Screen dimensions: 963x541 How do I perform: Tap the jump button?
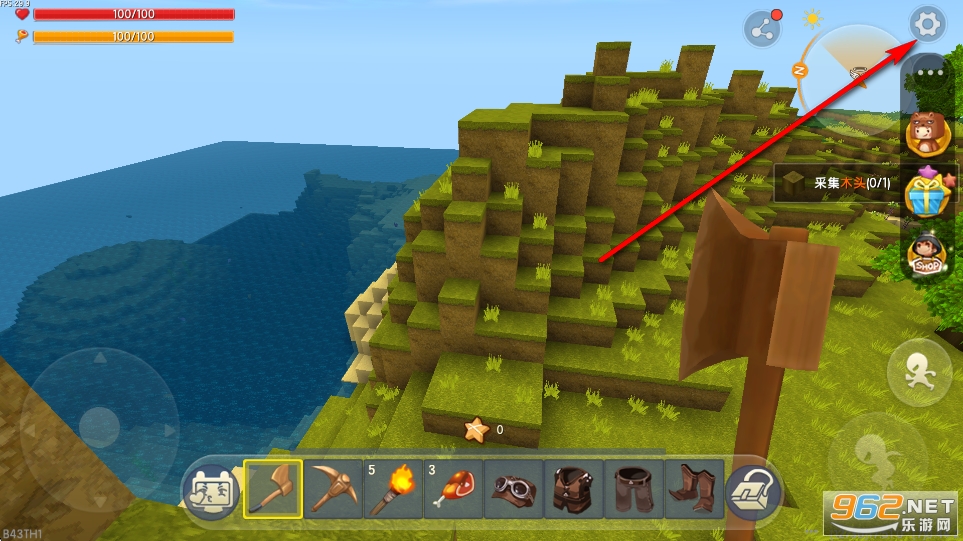919,372
